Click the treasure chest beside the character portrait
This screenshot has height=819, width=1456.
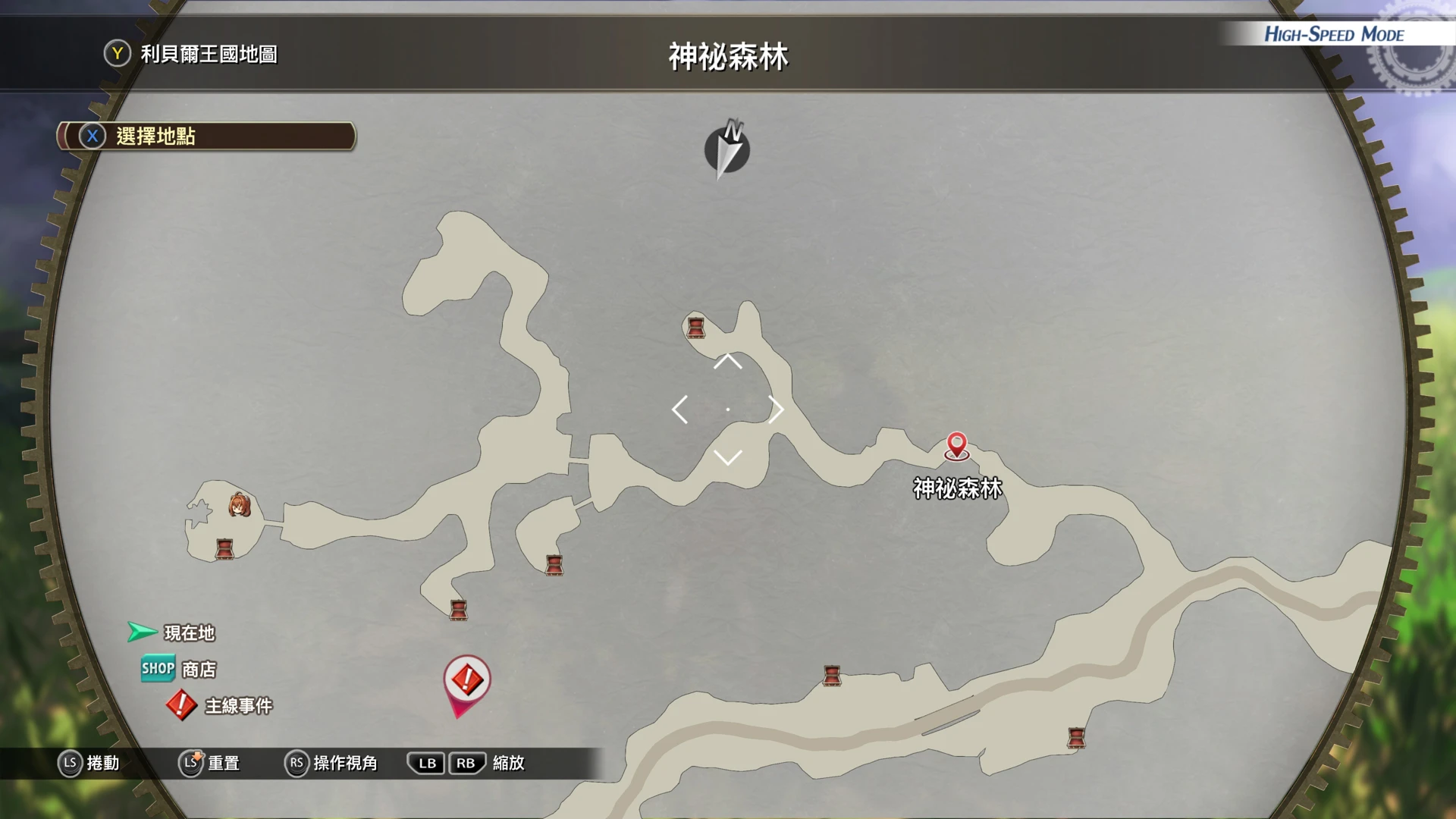coord(224,548)
